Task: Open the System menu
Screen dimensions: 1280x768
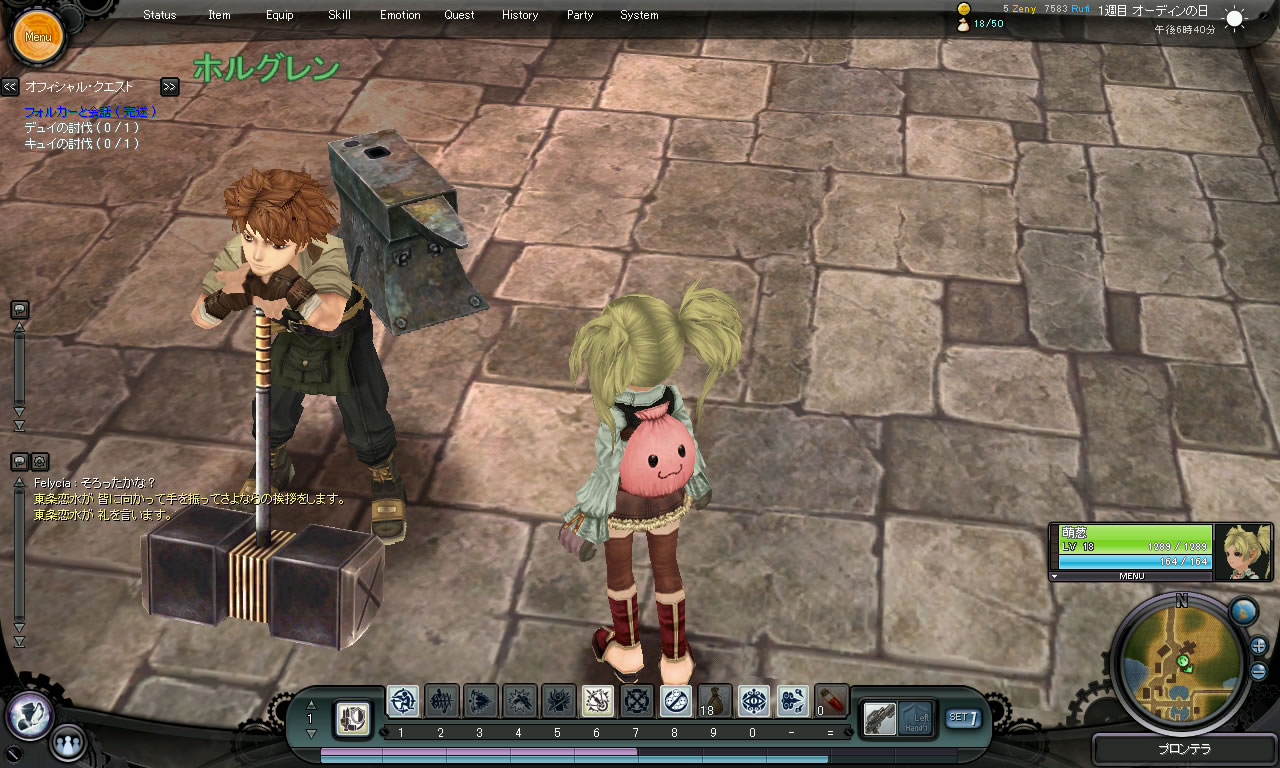Action: pyautogui.click(x=639, y=15)
